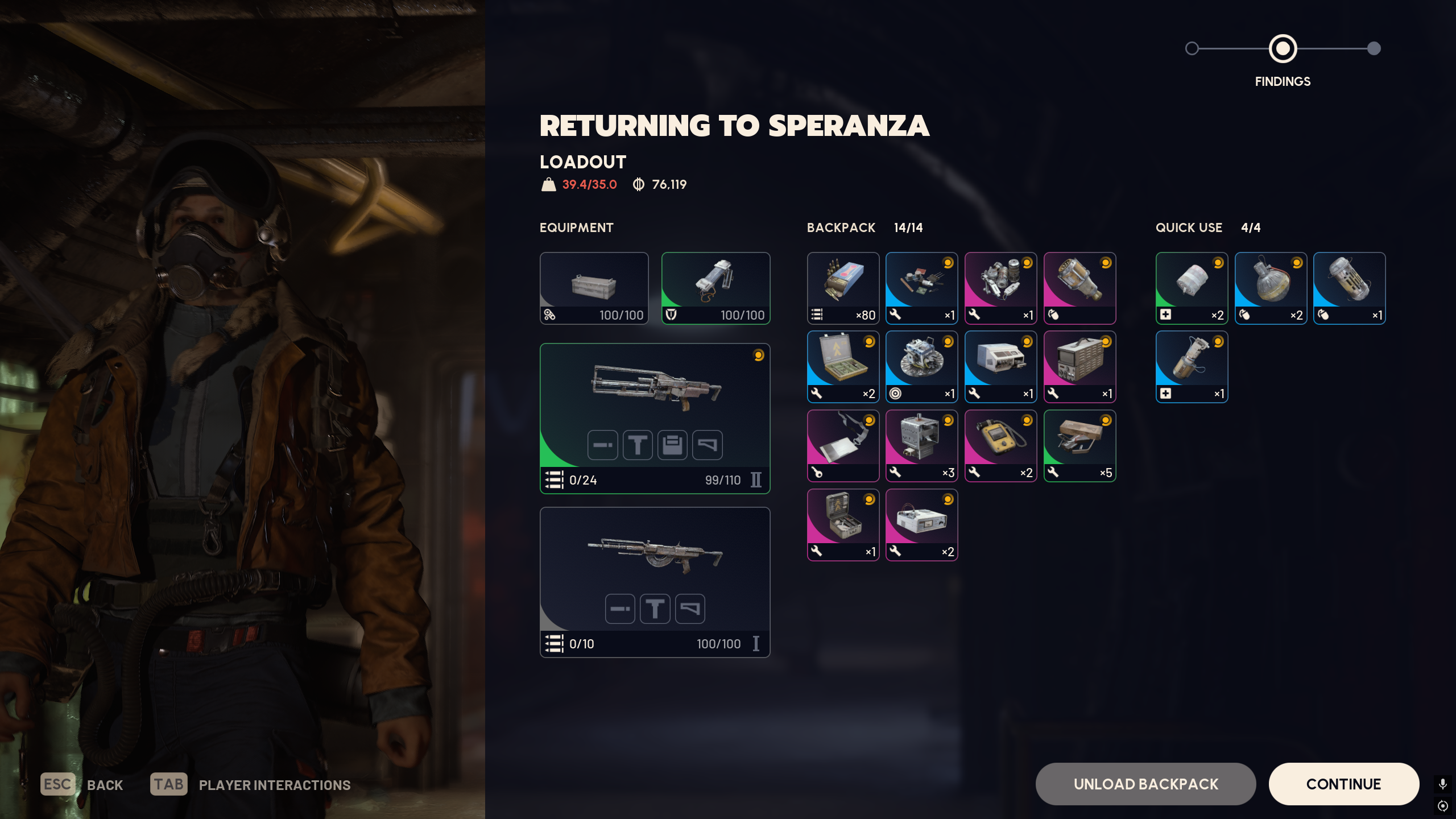
Task: Select the key card with lanyard item
Action: [843, 445]
